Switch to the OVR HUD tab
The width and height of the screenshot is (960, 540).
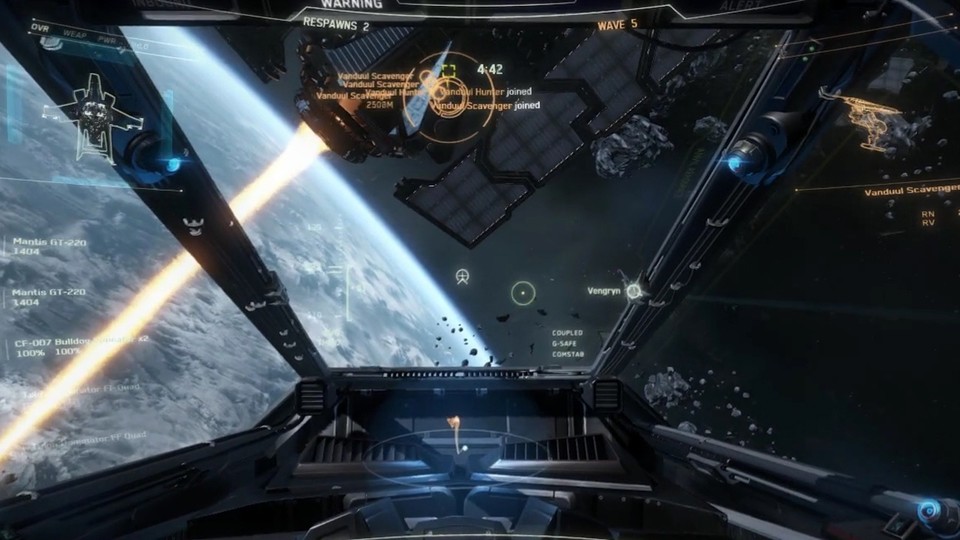39,30
